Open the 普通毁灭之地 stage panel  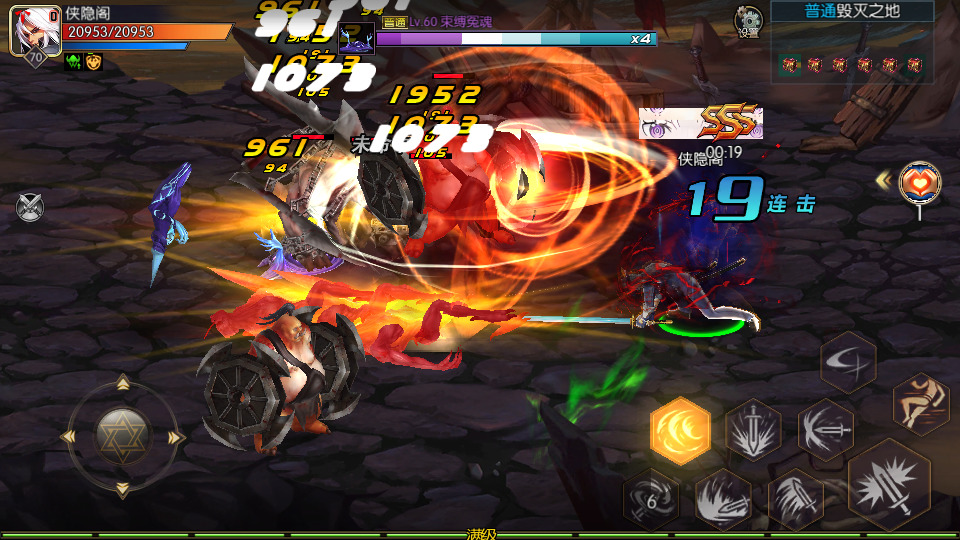click(x=852, y=11)
